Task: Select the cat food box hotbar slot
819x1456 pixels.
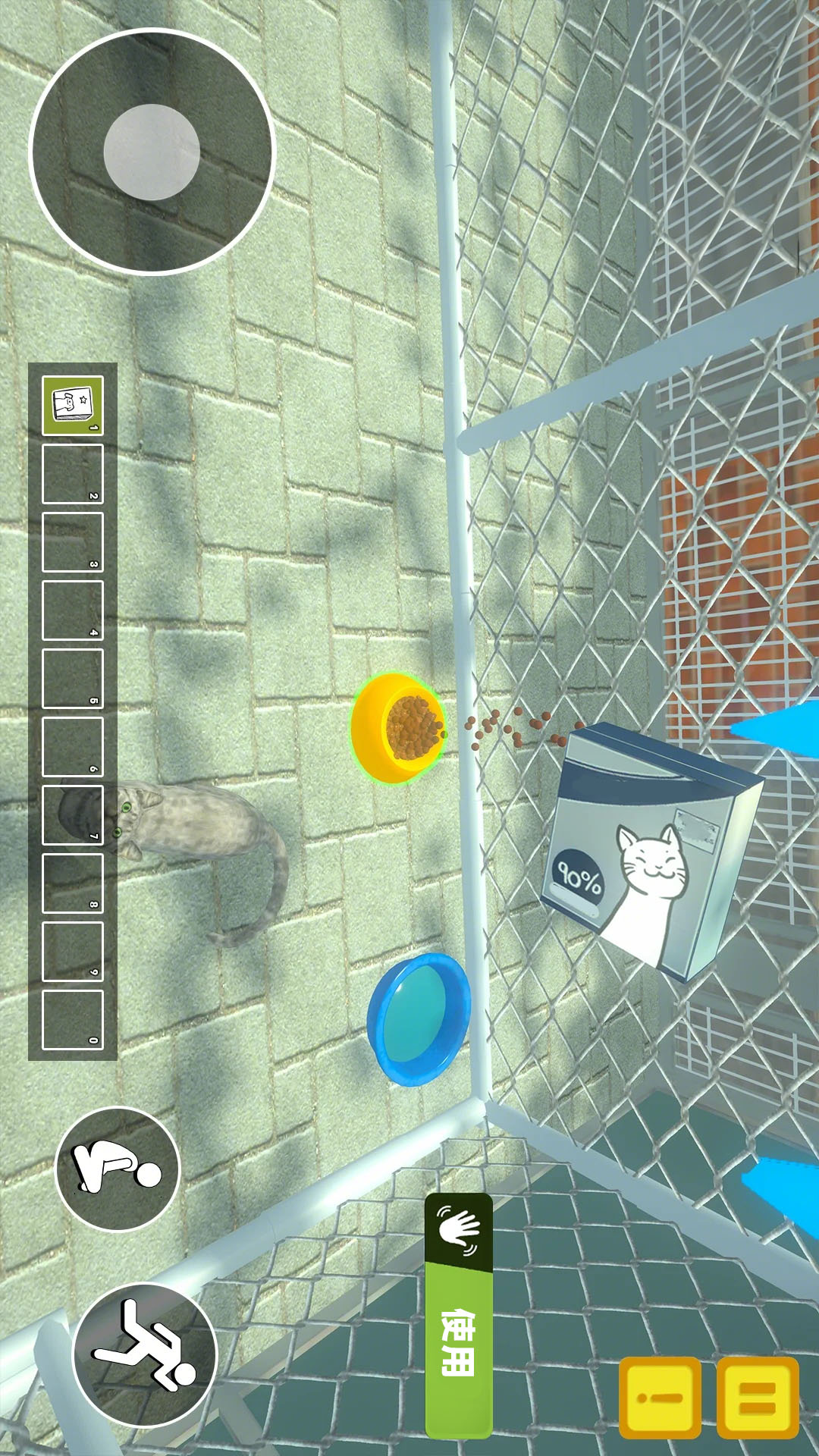Action: (x=73, y=406)
